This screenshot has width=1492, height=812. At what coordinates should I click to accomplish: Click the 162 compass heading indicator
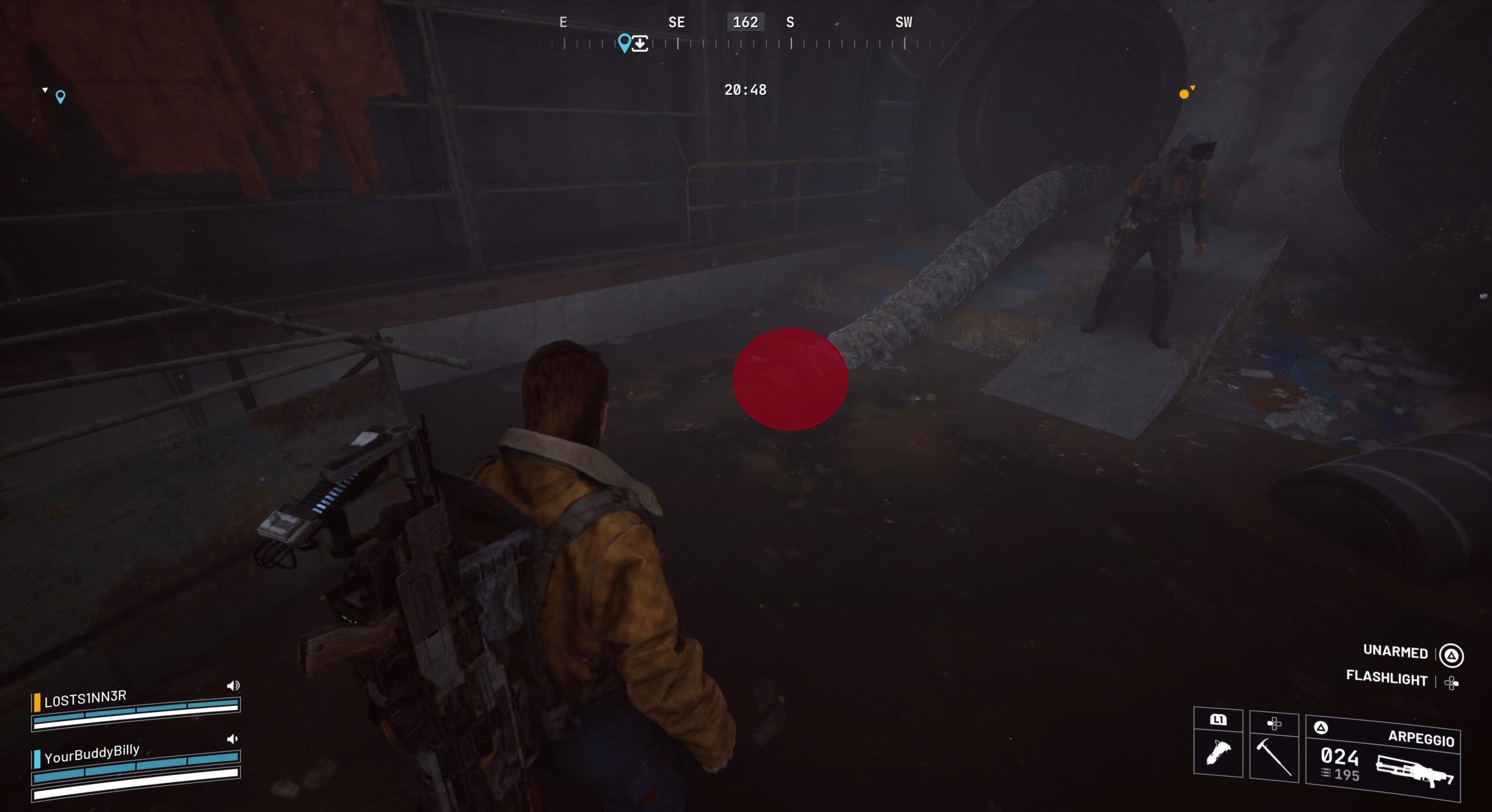coord(745,22)
